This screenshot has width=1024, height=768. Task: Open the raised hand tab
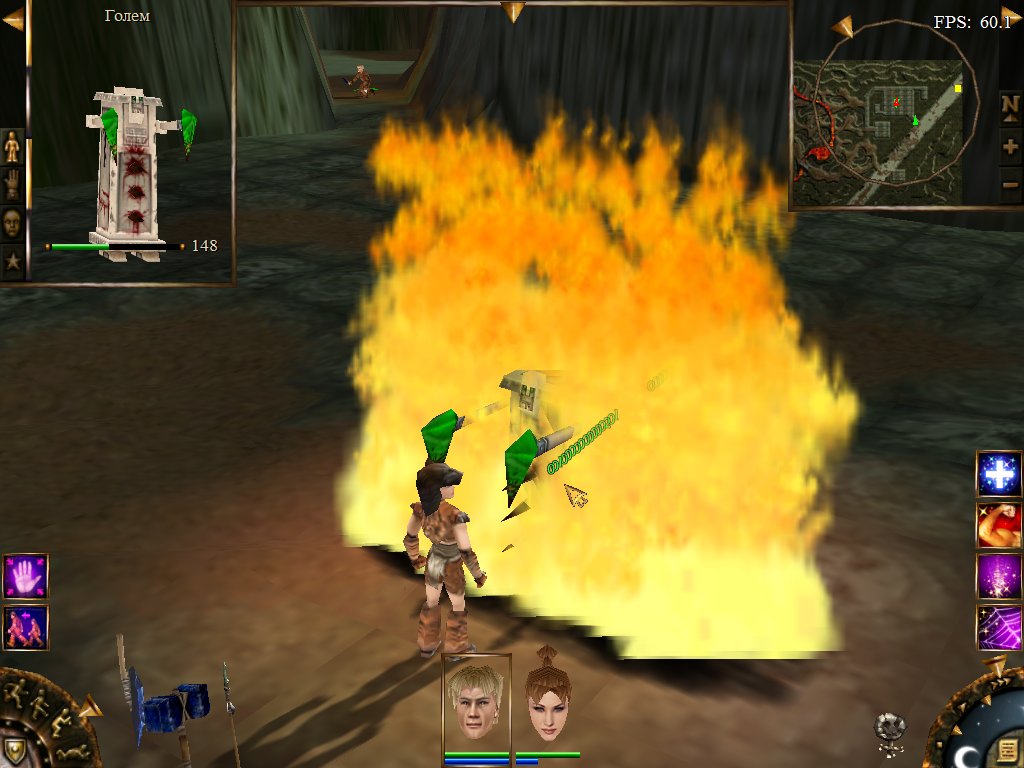(12, 184)
